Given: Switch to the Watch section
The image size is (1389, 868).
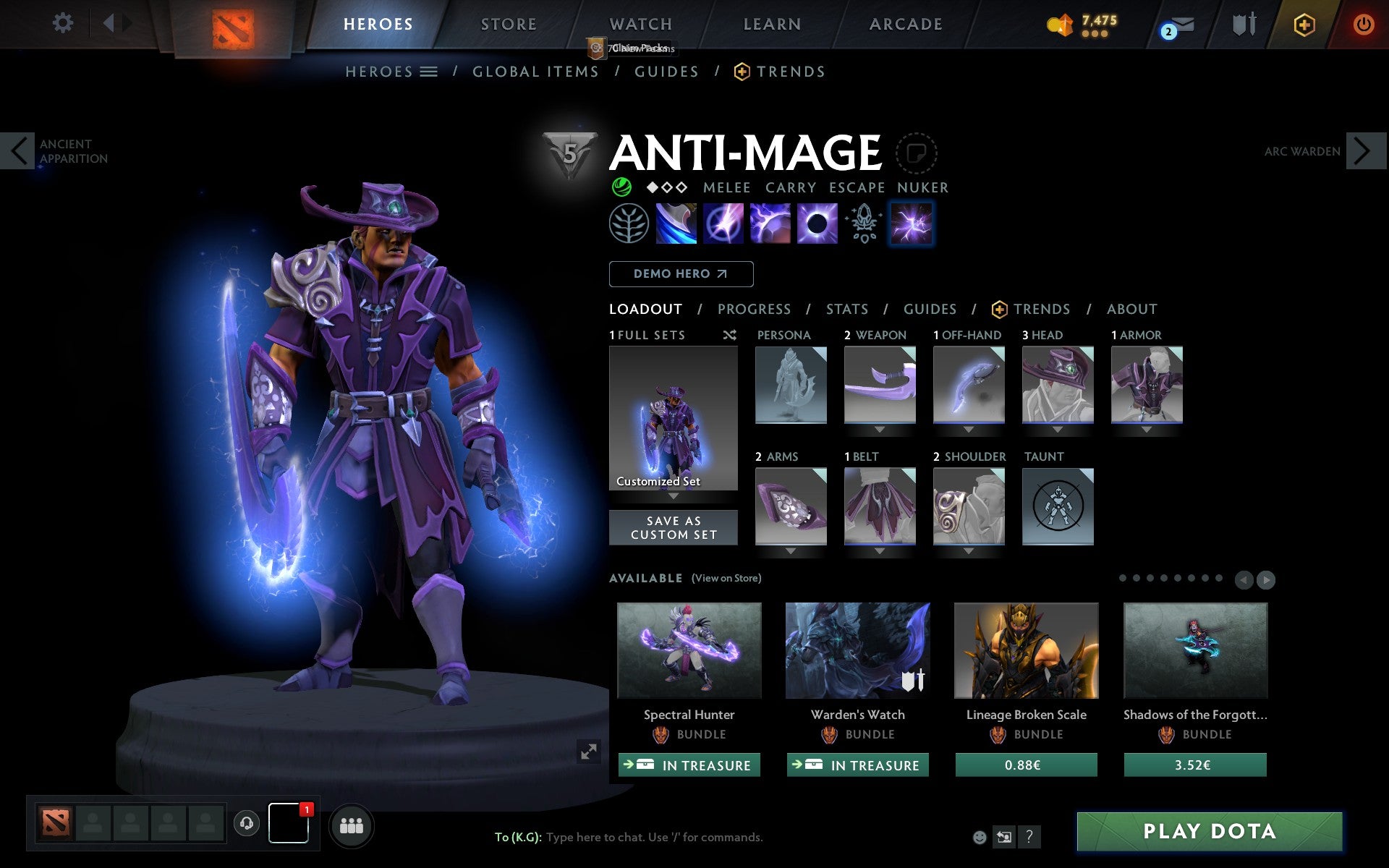Looking at the screenshot, I should point(641,25).
